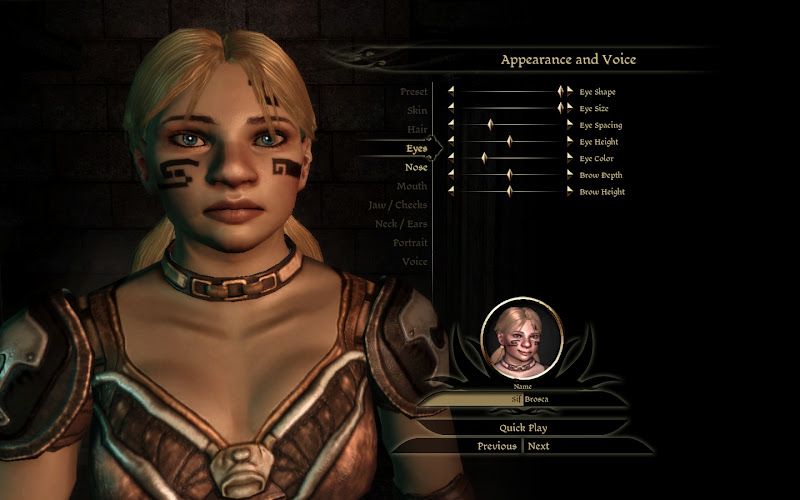This screenshot has height=500, width=800.
Task: Select the Neck / Ears category
Action: [x=400, y=224]
